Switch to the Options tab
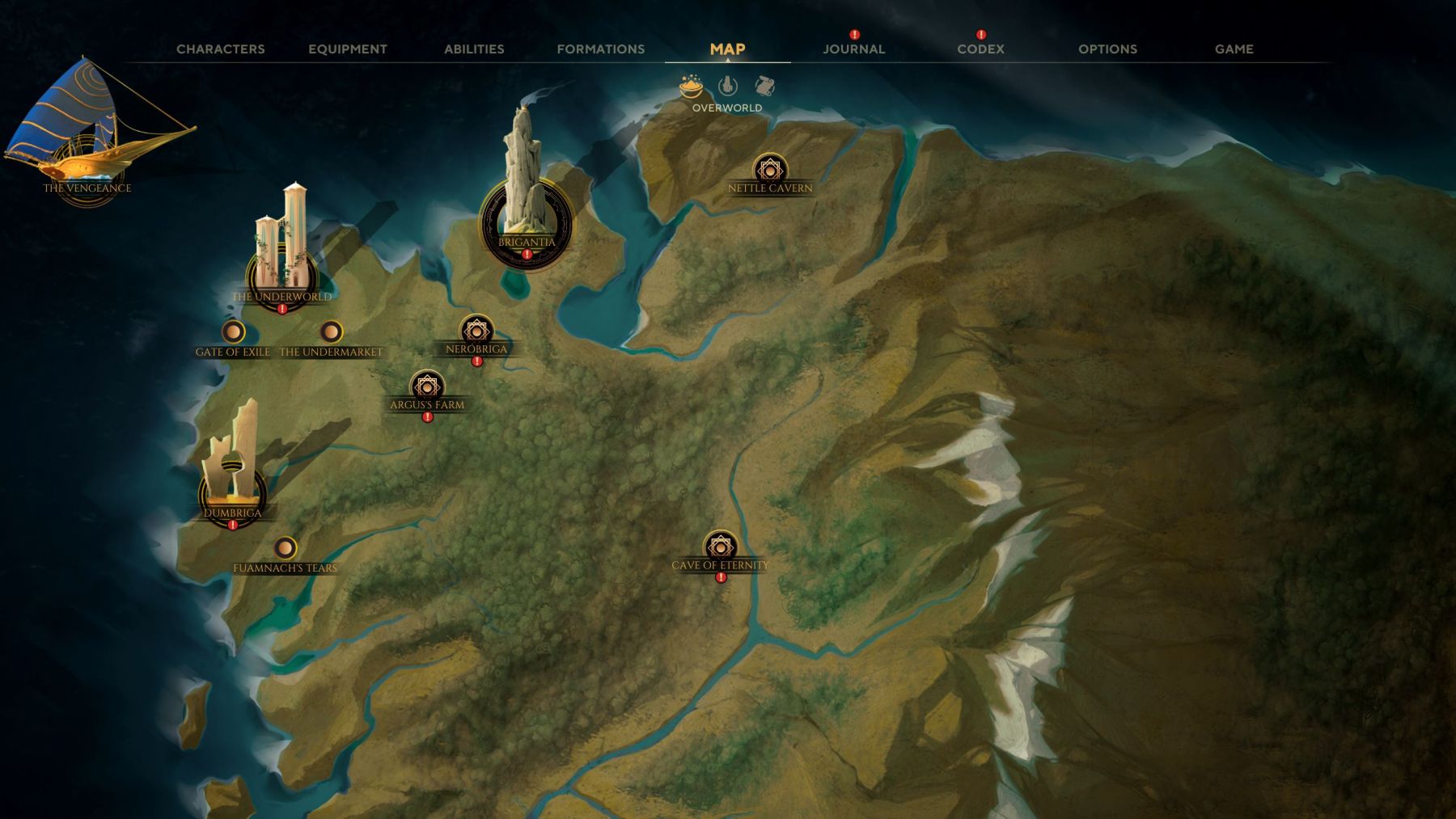Screen dimensions: 1456x819 point(1107,49)
